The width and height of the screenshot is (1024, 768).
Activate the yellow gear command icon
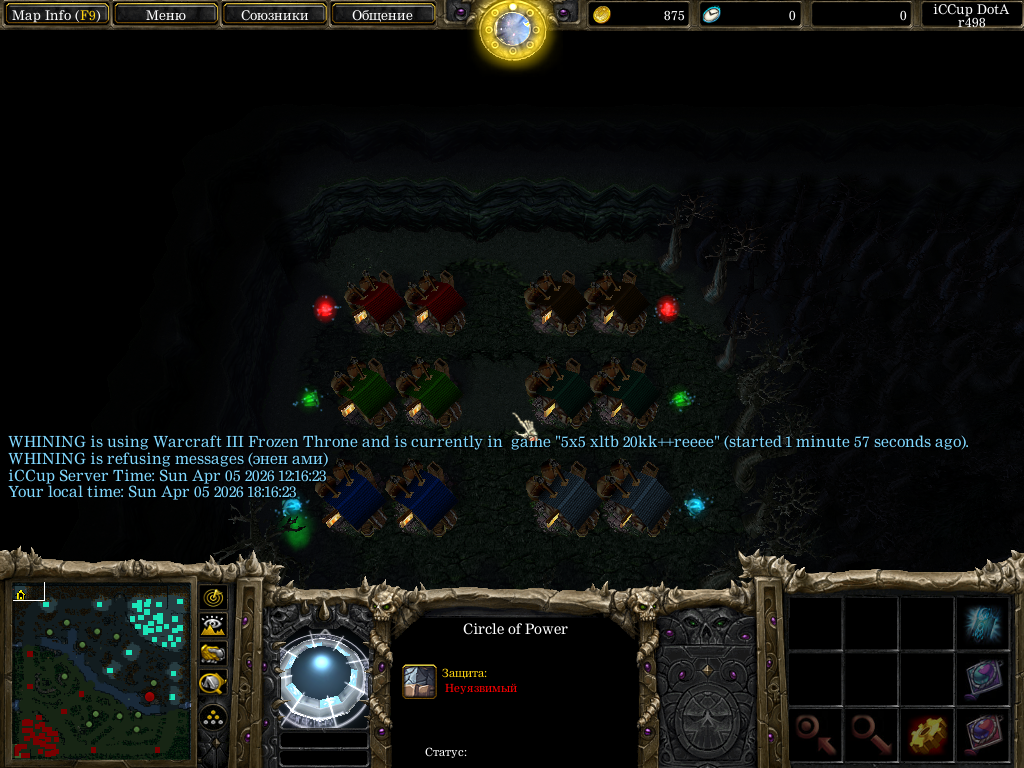(928, 737)
